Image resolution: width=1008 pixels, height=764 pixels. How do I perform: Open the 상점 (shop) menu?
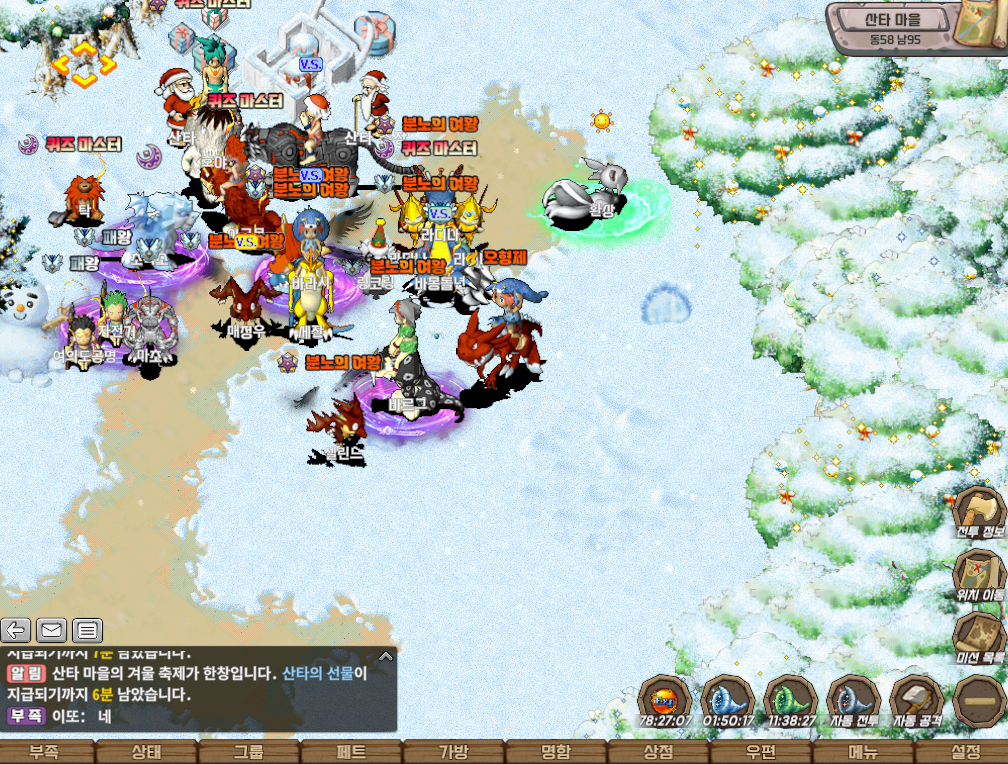[656, 753]
